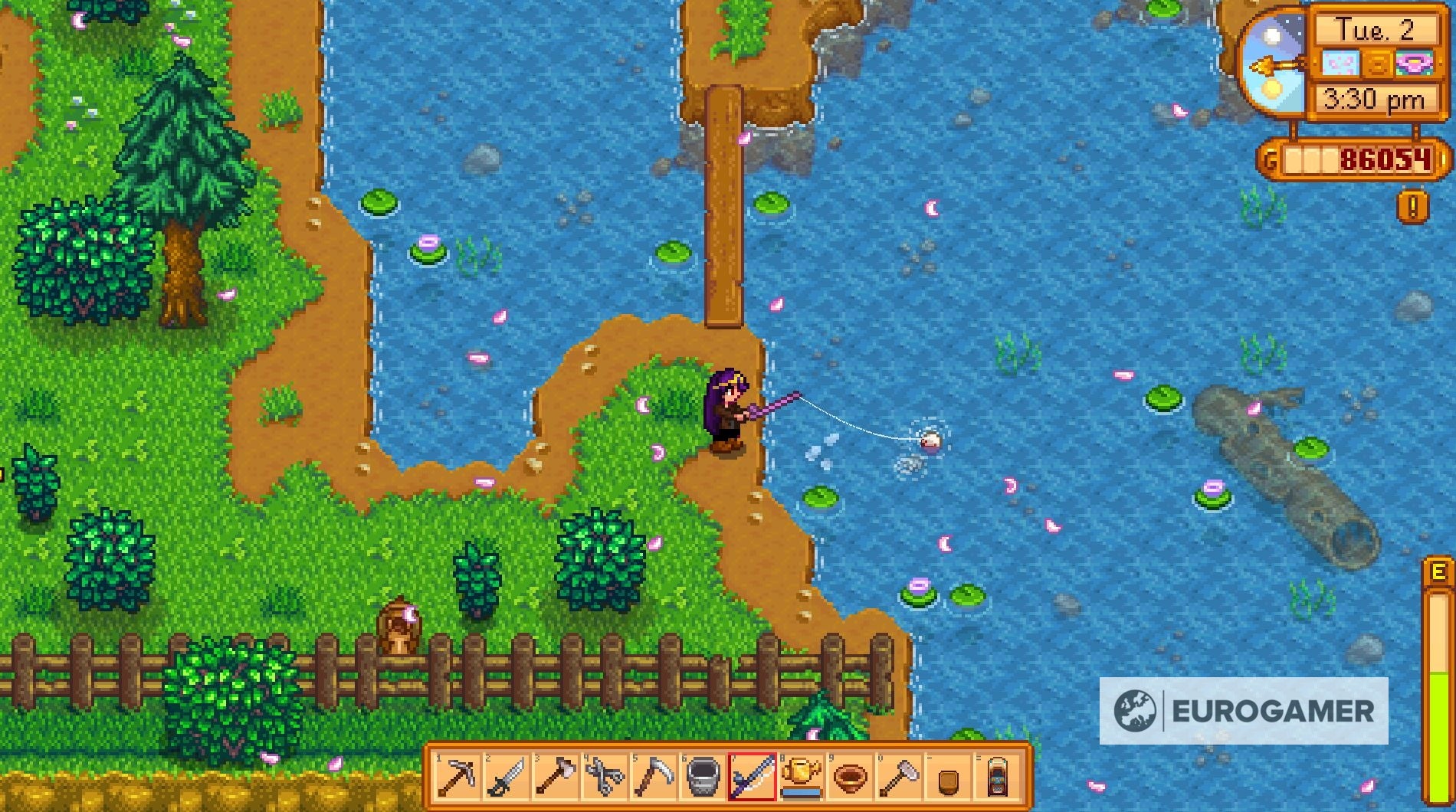Click the spring weather icon in the HUD
The height and width of the screenshot is (812, 1456).
[x=1341, y=63]
